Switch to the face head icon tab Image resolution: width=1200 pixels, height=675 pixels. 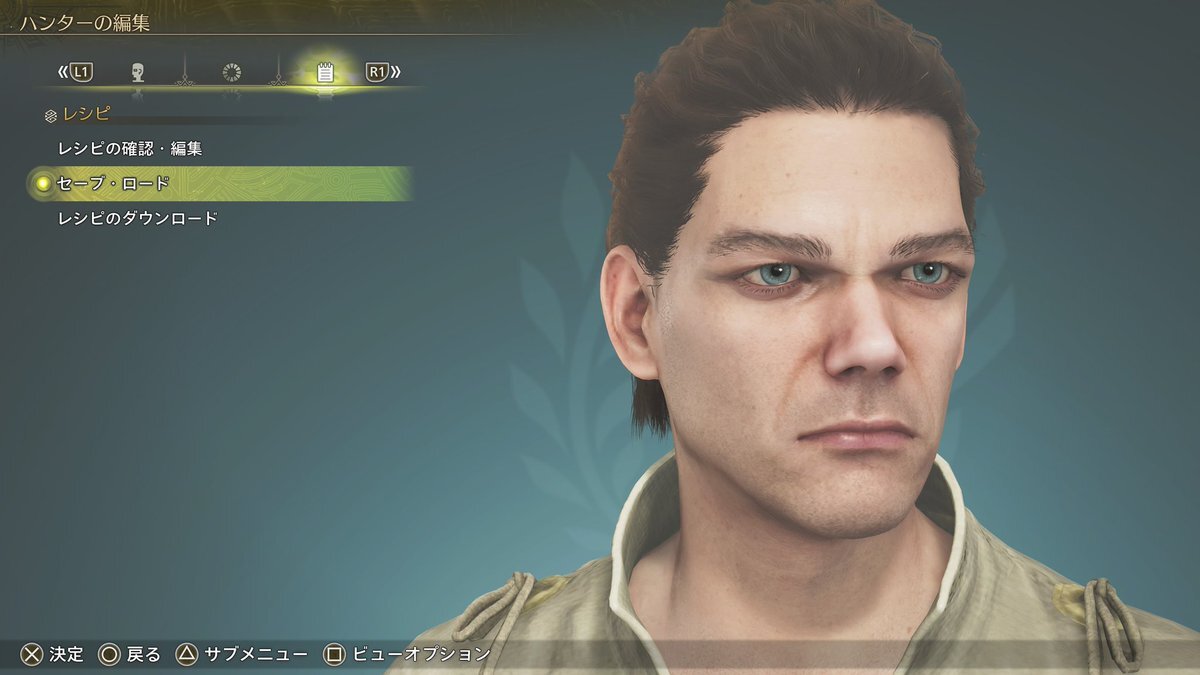tap(138, 72)
